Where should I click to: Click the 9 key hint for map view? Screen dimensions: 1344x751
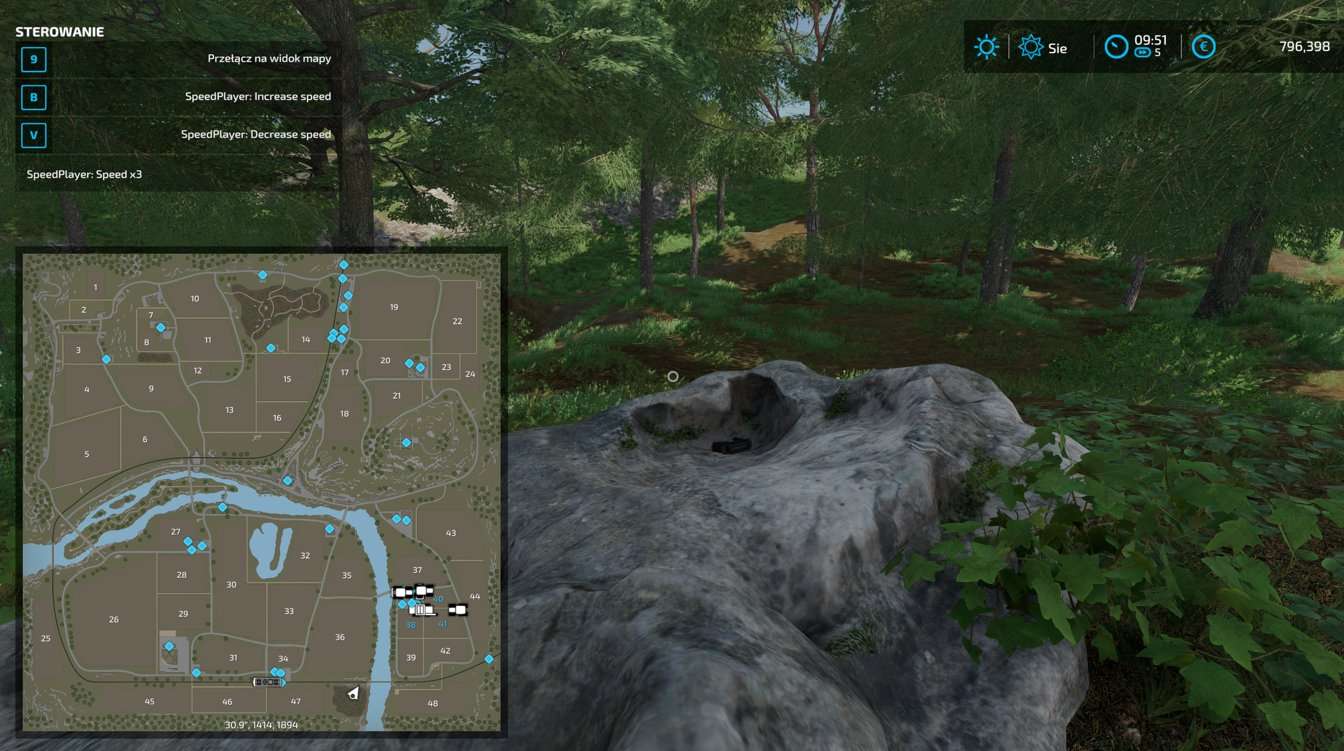coord(35,58)
